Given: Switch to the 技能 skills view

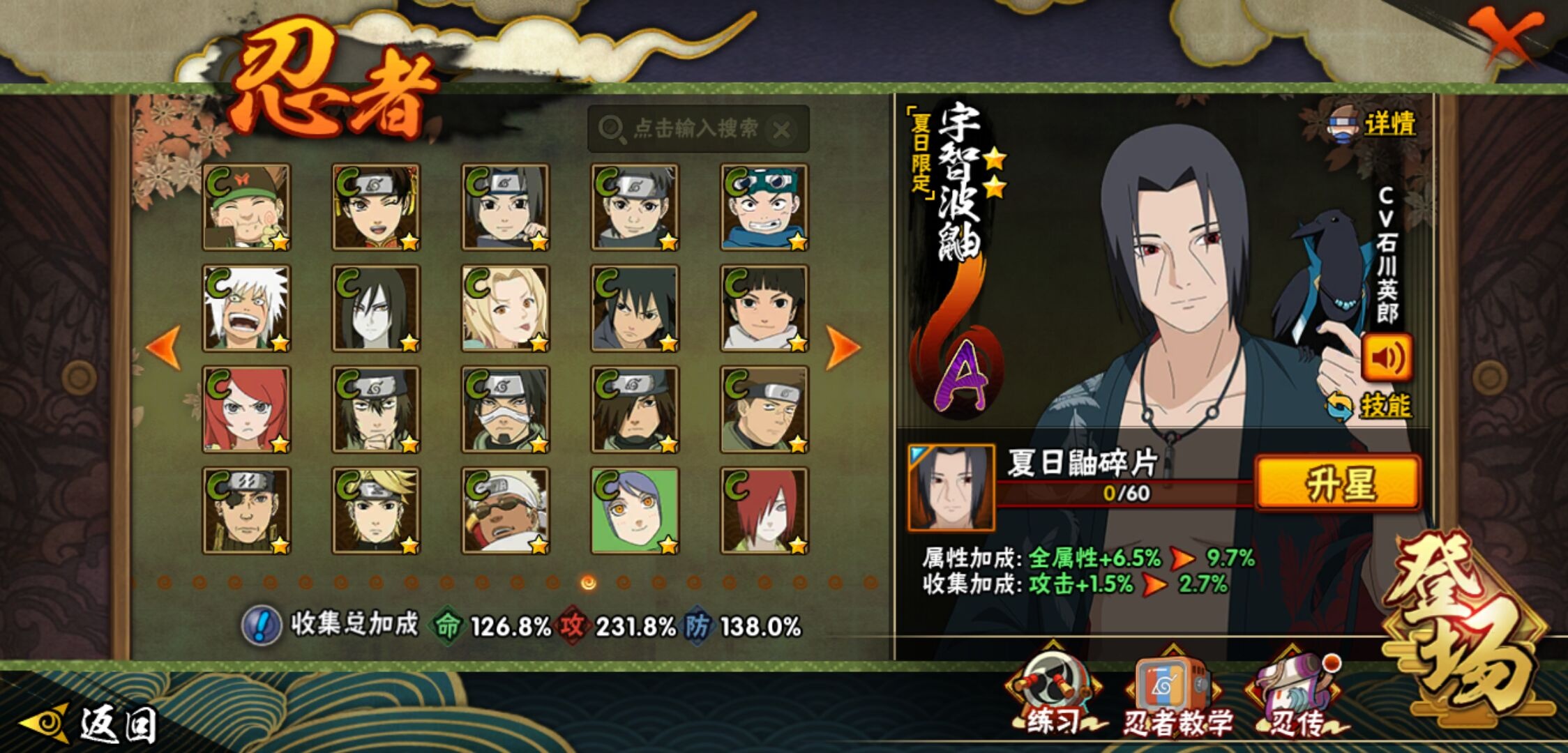Looking at the screenshot, I should [x=1371, y=406].
